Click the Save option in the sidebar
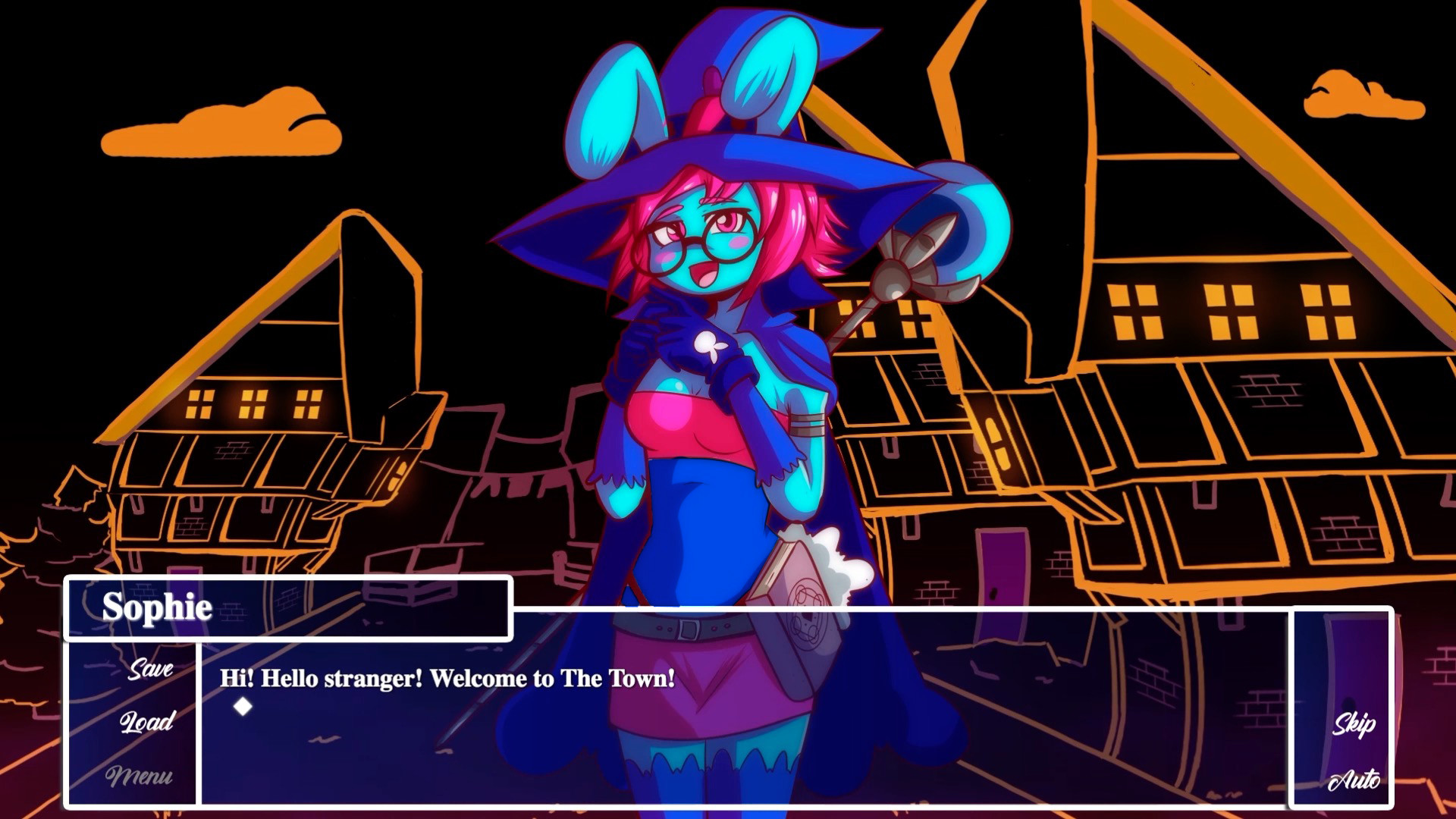The image size is (1456, 819). (152, 670)
